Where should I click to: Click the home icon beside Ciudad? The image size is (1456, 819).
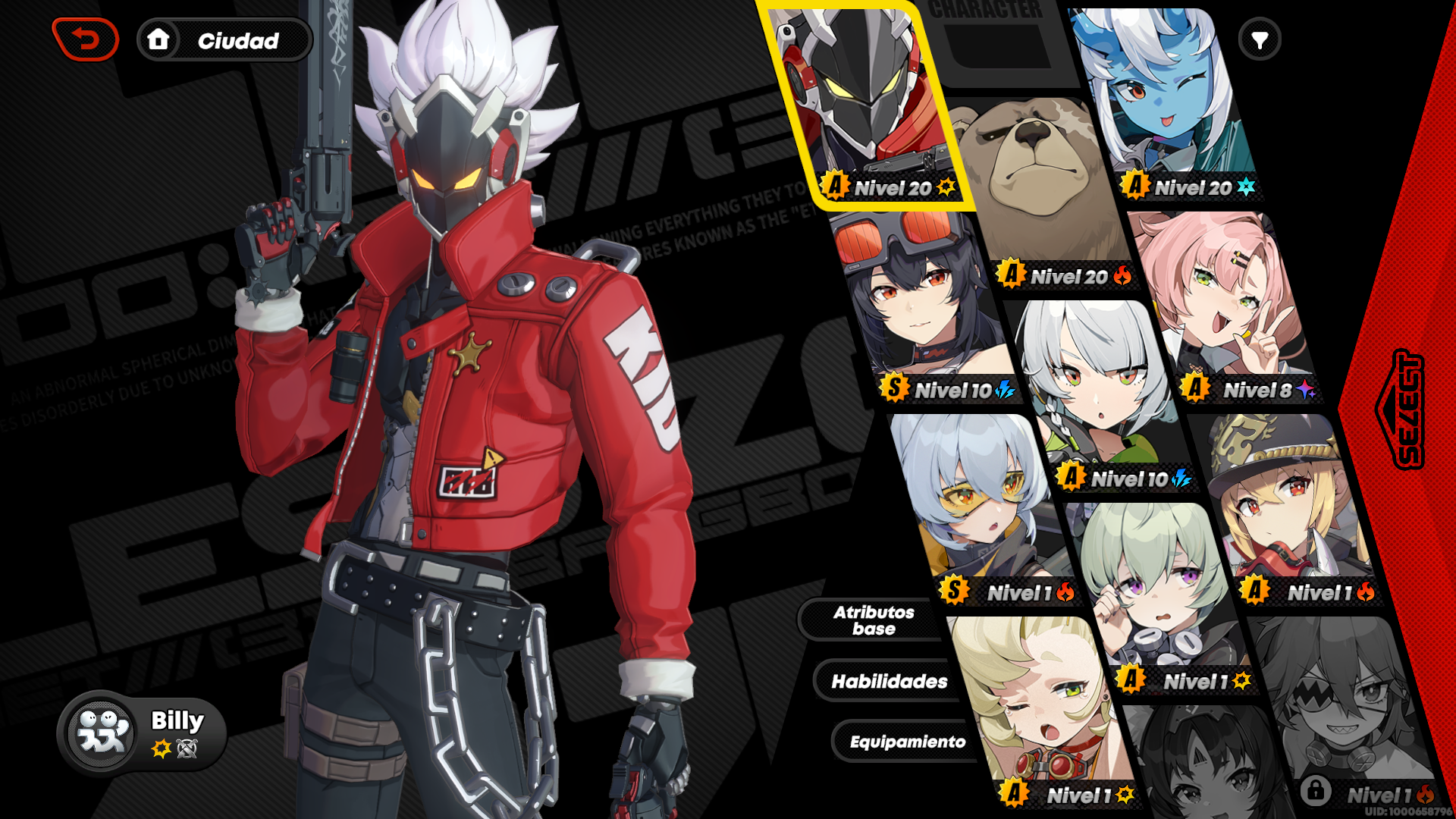(159, 40)
